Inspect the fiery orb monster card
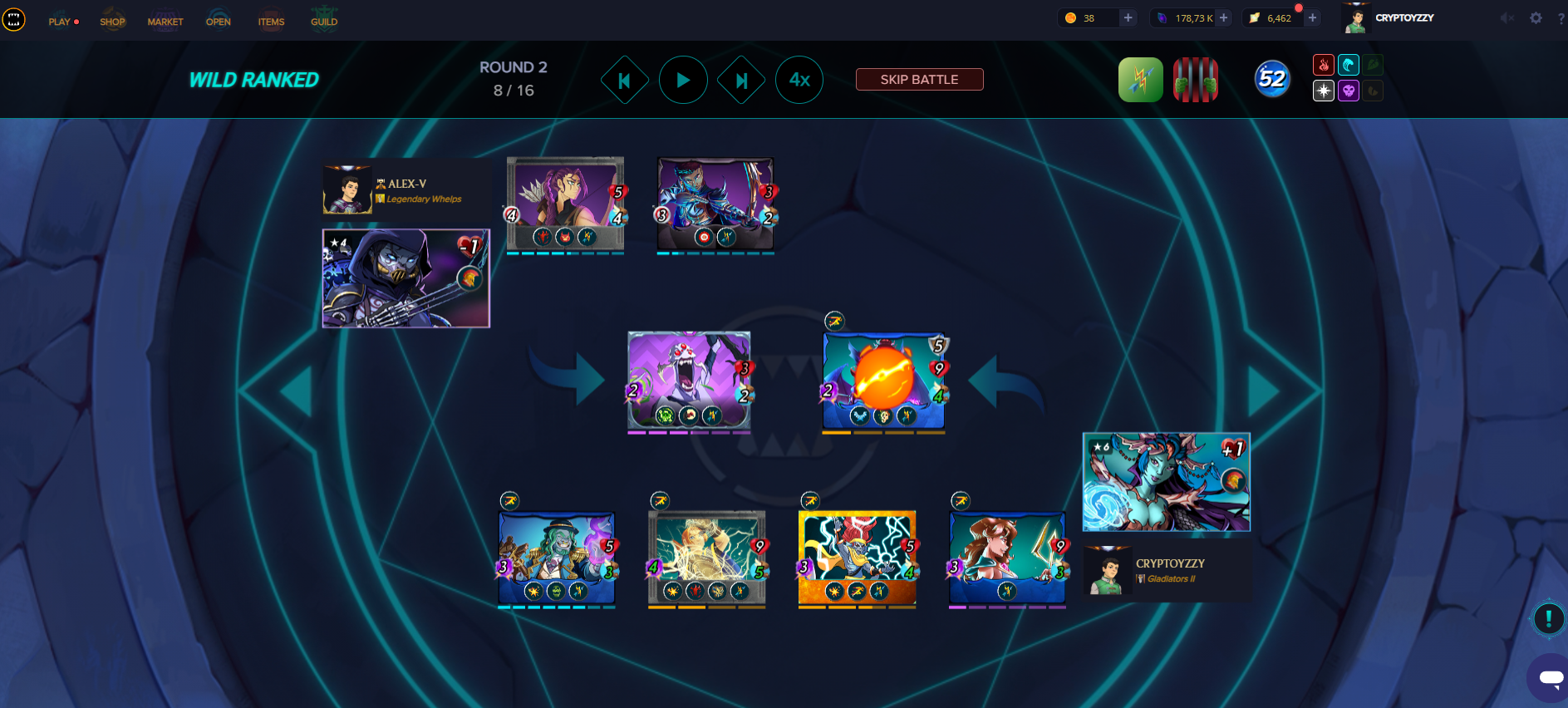Viewport: 1568px width, 708px height. click(883, 382)
